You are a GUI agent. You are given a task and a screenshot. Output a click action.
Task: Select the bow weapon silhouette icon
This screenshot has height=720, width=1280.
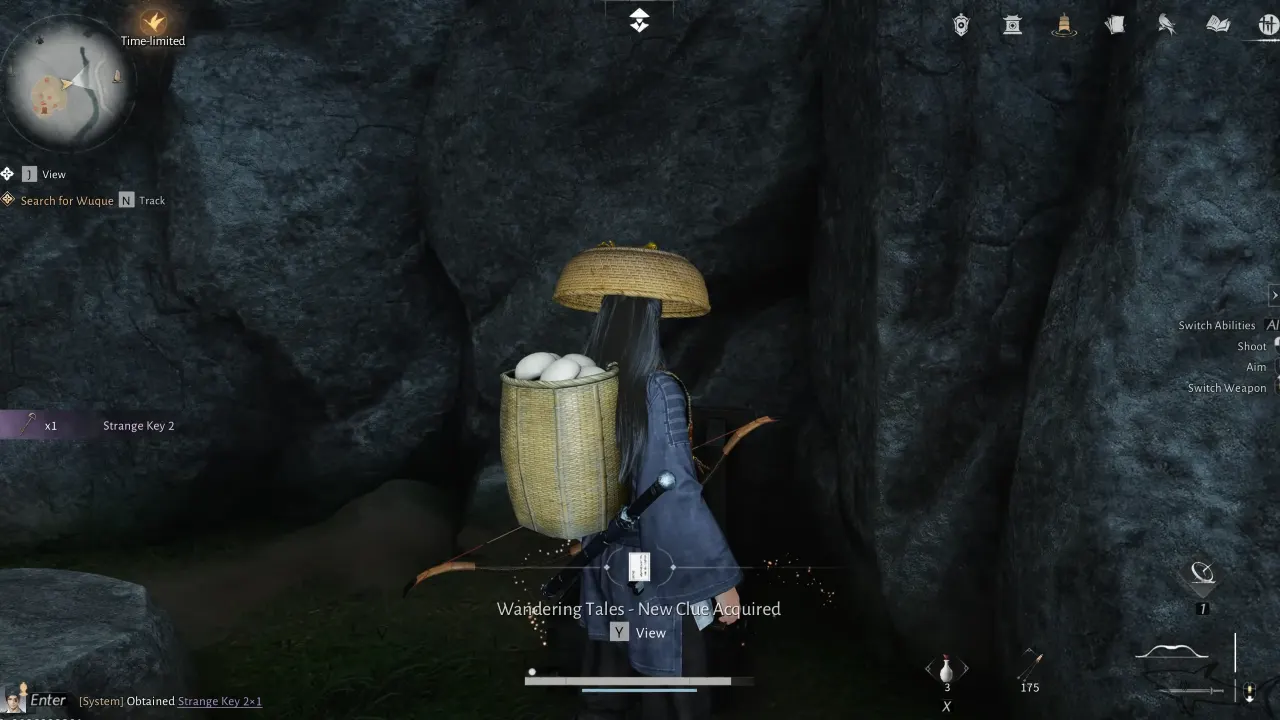pos(1170,650)
